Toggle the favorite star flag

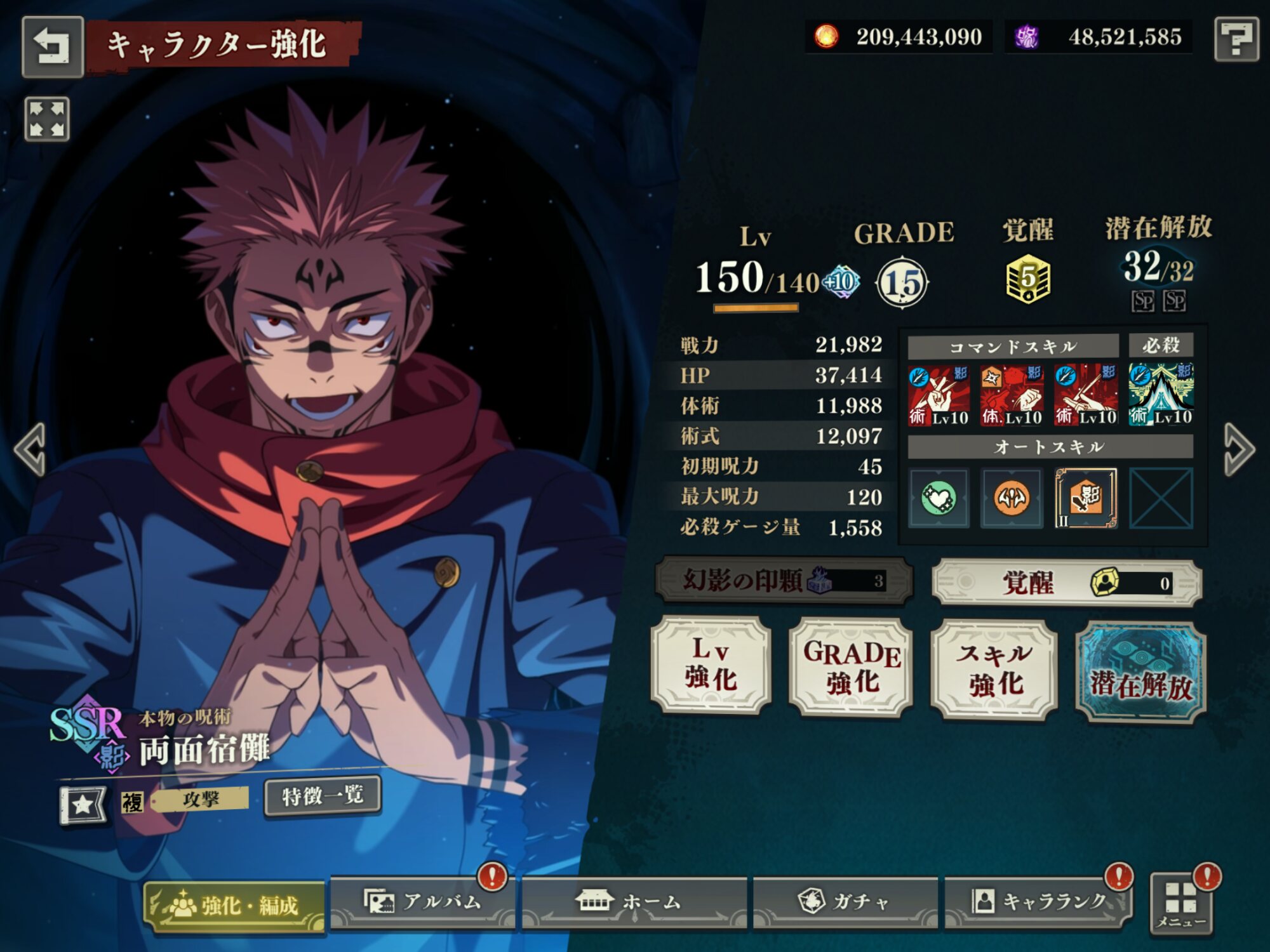83,805
